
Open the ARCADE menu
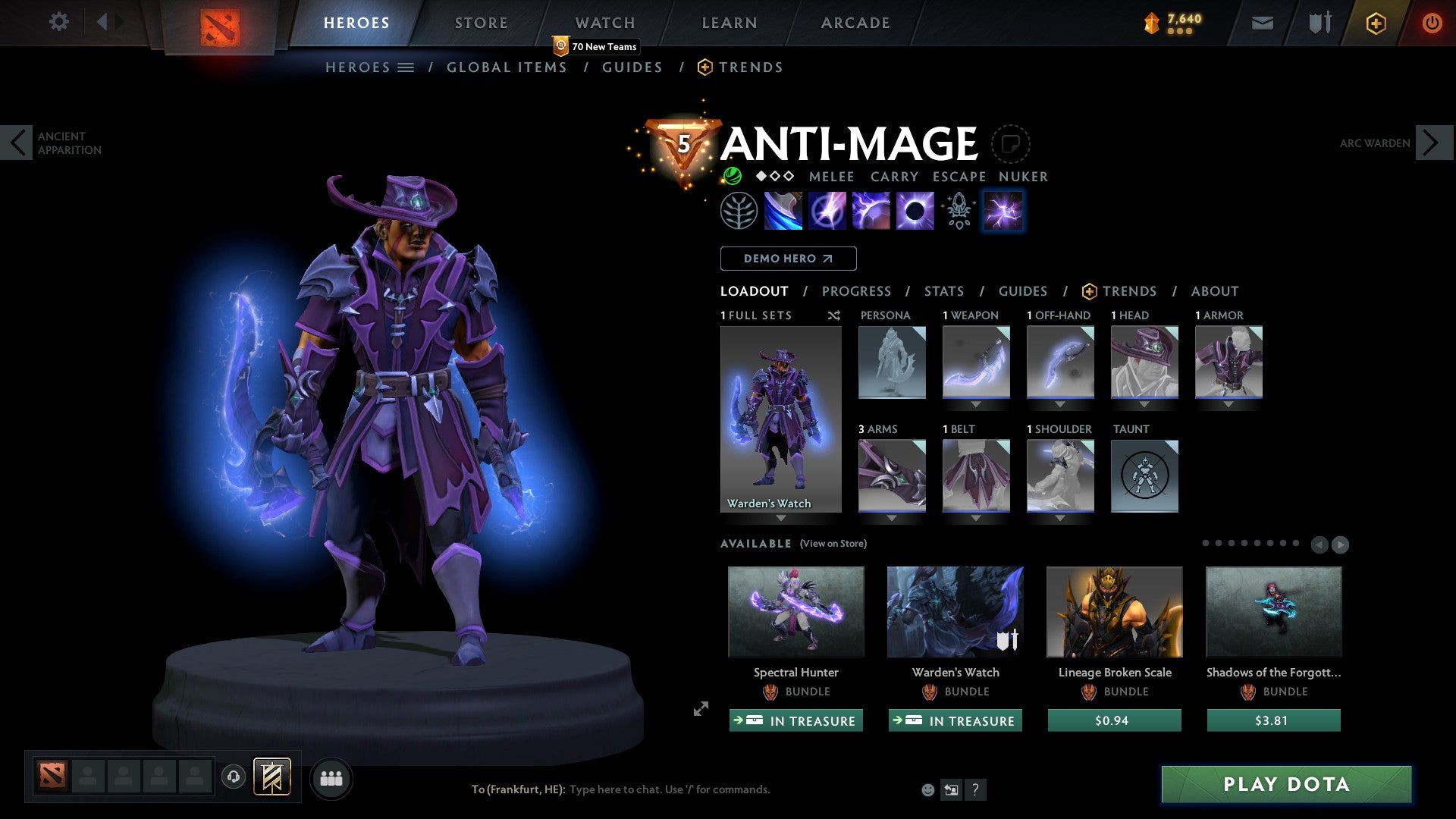tap(855, 22)
